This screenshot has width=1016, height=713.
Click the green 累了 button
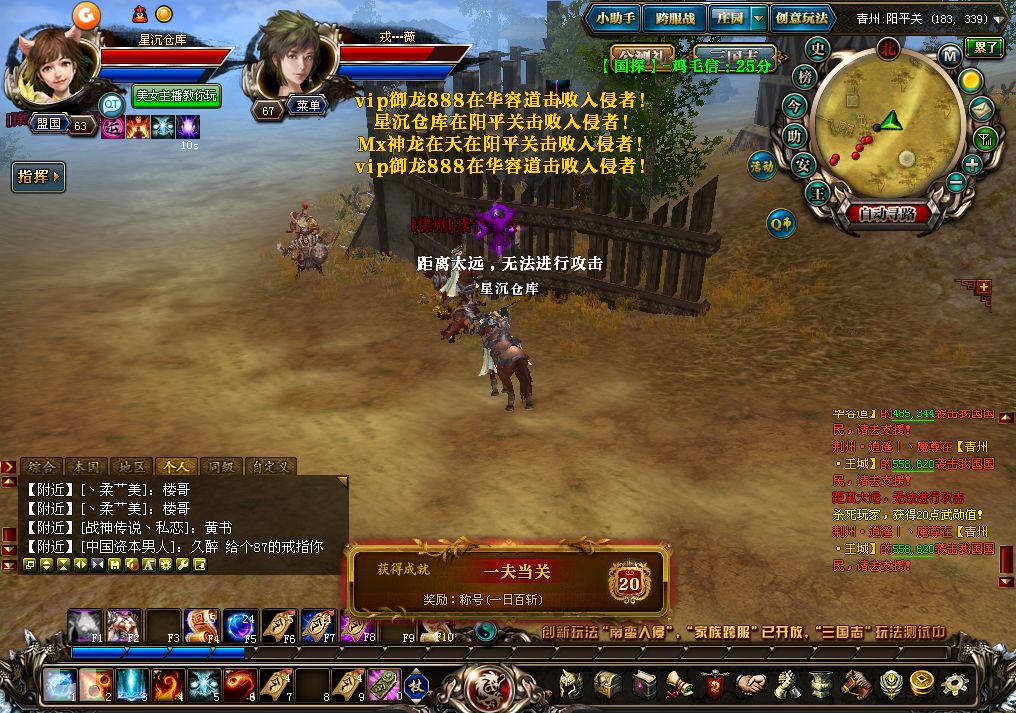point(985,46)
